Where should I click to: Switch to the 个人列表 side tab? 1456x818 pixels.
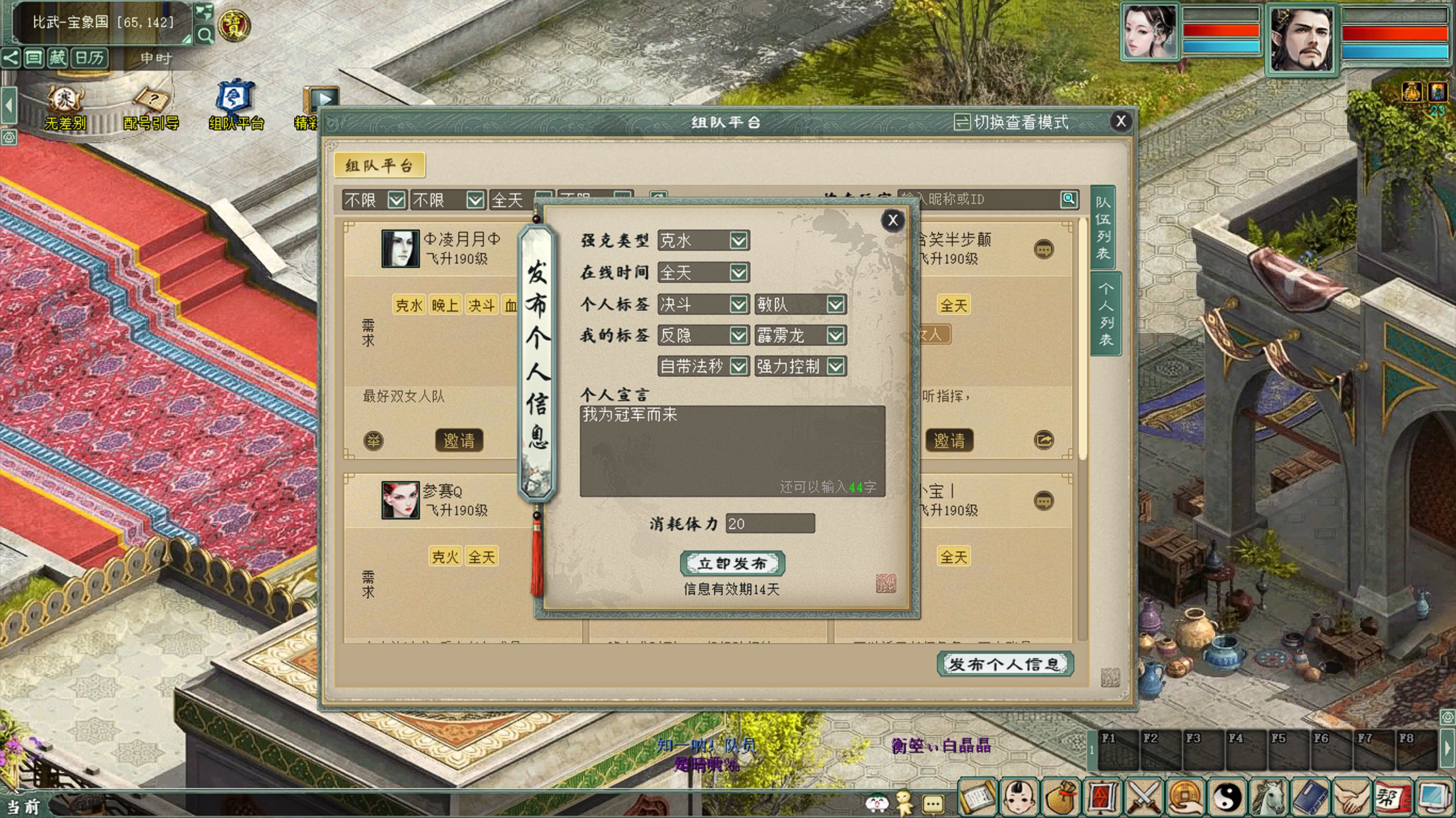(x=1105, y=315)
